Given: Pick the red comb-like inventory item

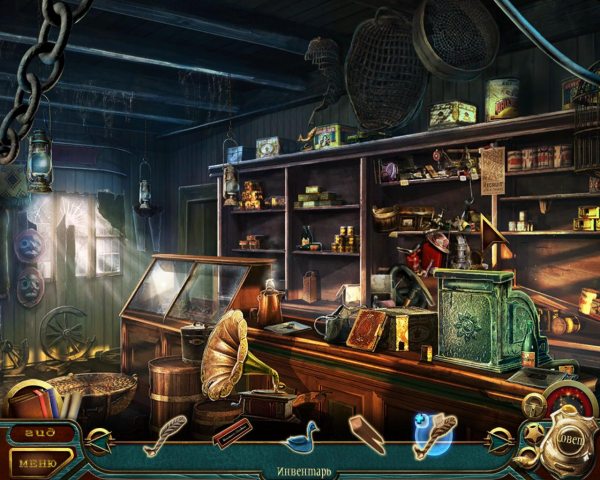Looking at the screenshot, I should (232, 434).
